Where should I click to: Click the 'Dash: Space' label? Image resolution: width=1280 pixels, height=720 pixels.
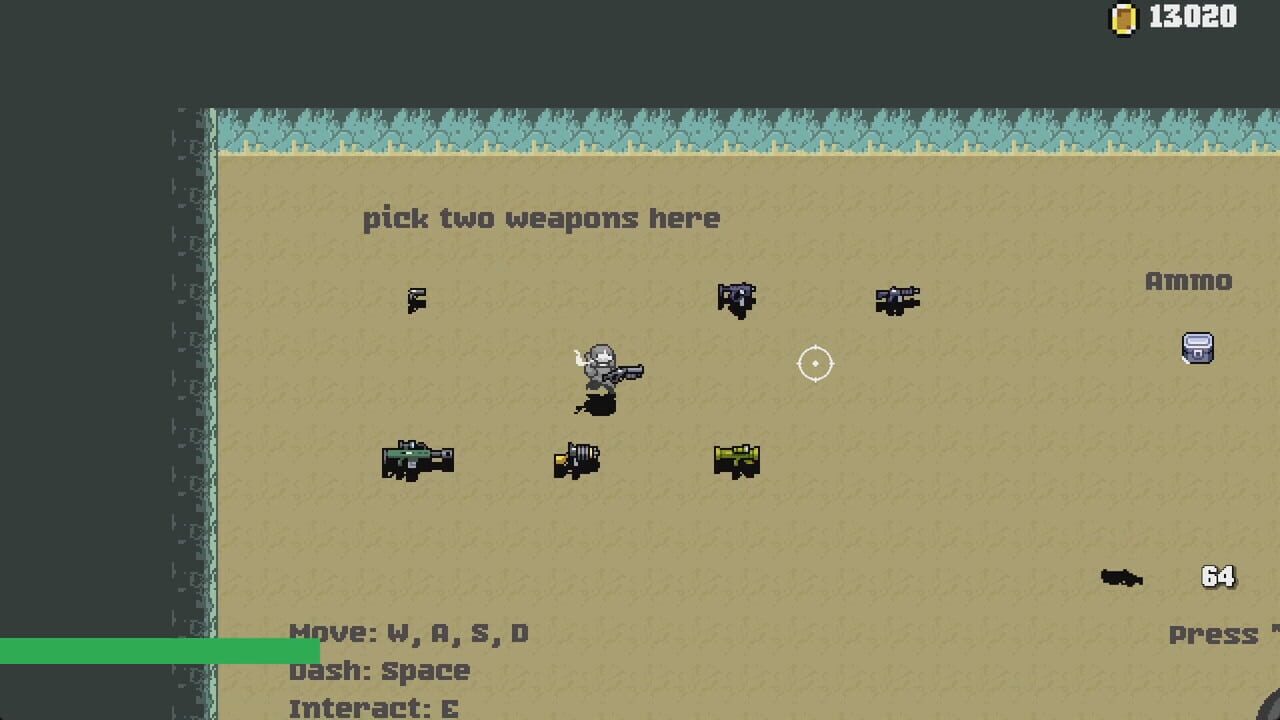[x=378, y=671]
